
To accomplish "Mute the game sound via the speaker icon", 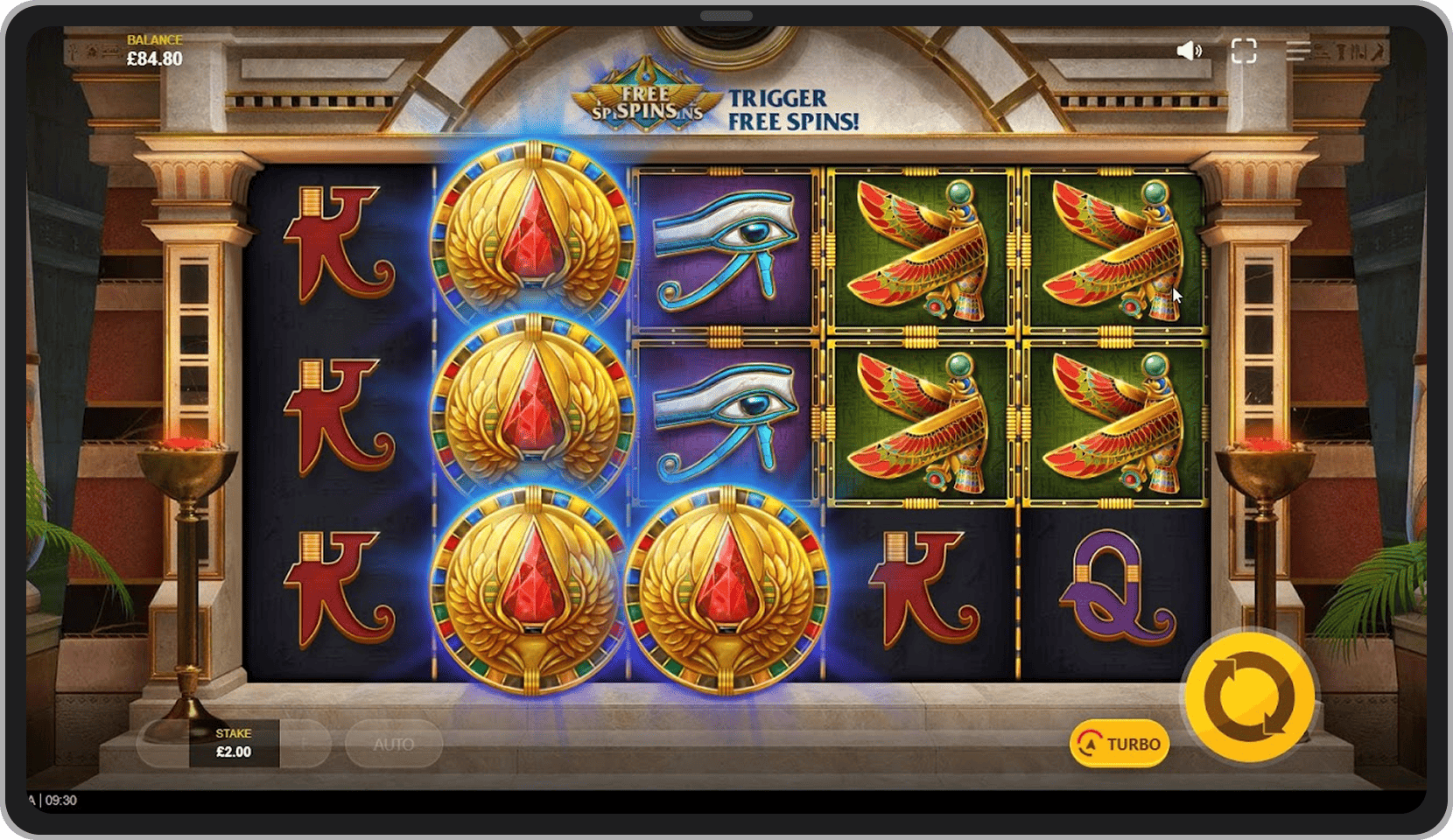I will tap(1189, 51).
